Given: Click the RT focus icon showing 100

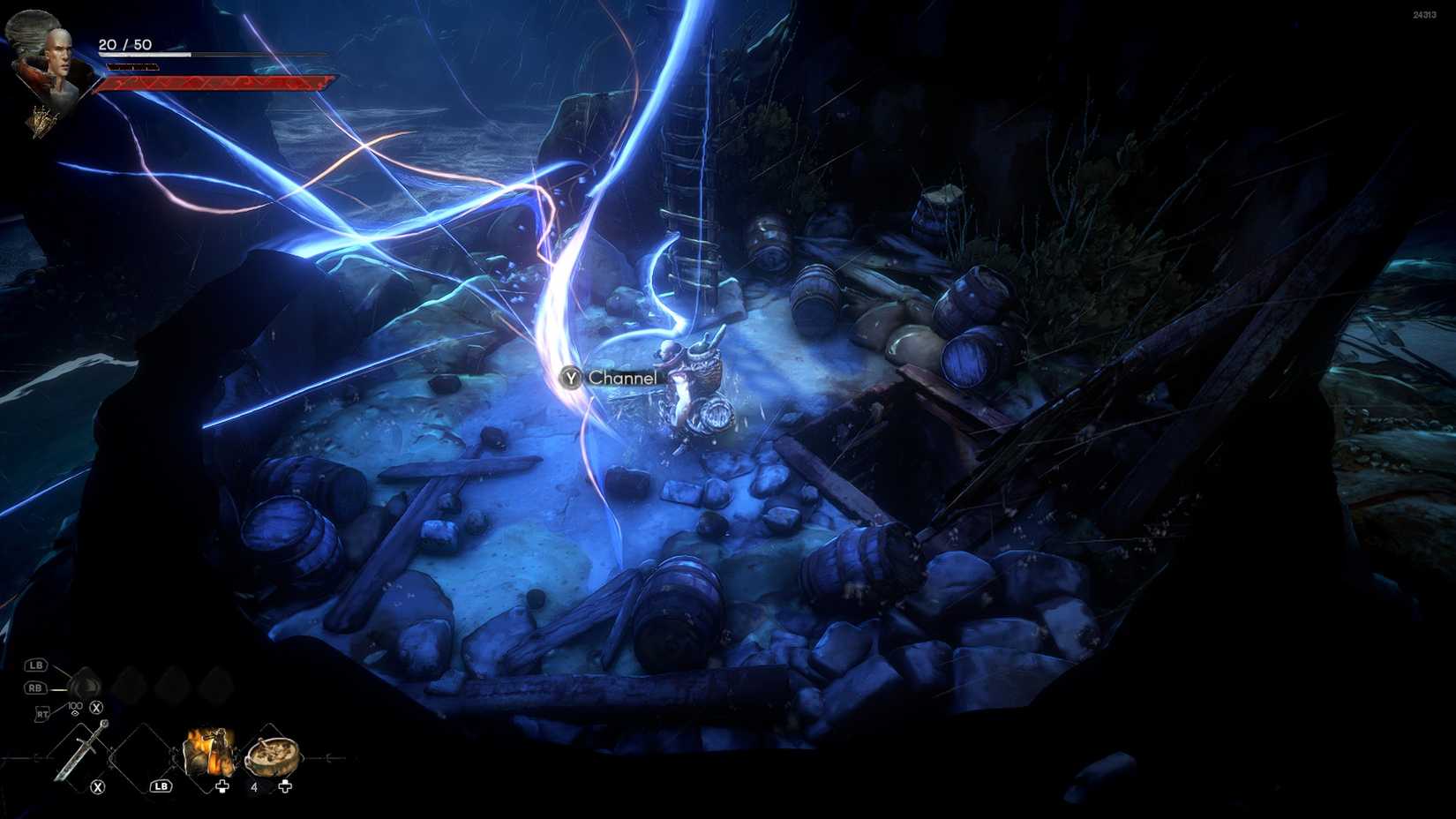Looking at the screenshot, I should (x=75, y=707).
